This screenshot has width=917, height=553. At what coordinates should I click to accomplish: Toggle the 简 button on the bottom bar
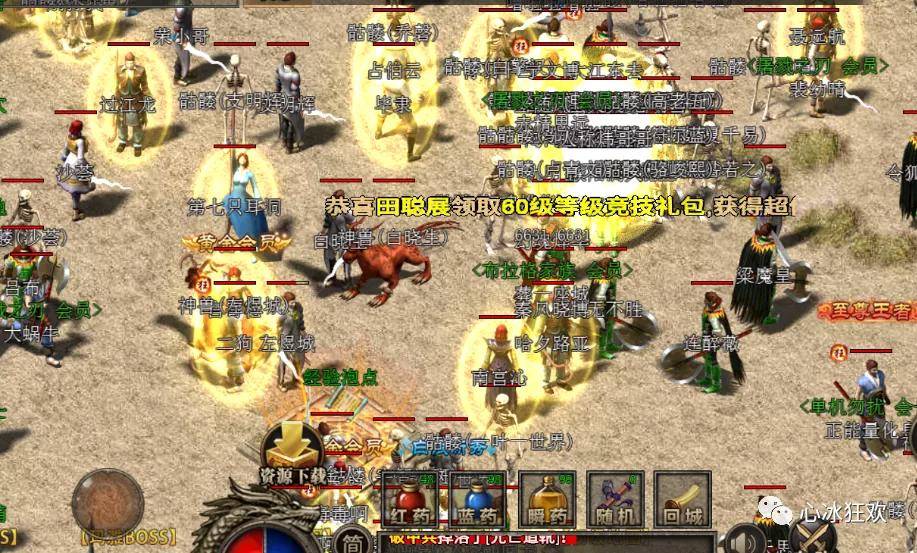coord(351,542)
